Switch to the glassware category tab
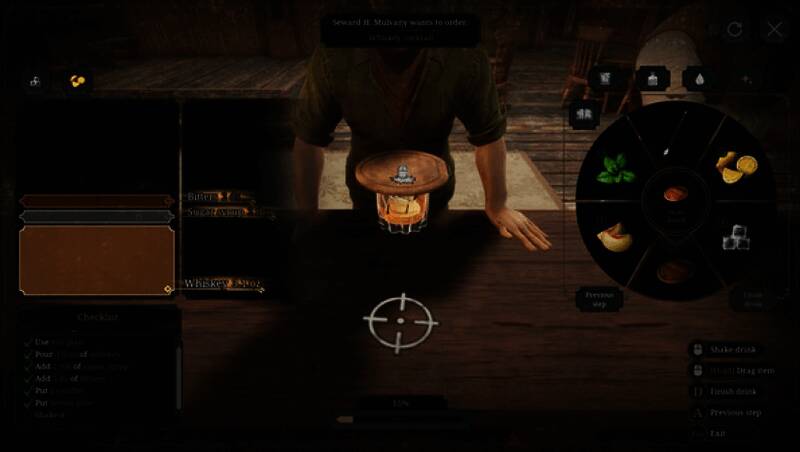Viewport: 800px width, 452px height. tap(606, 78)
